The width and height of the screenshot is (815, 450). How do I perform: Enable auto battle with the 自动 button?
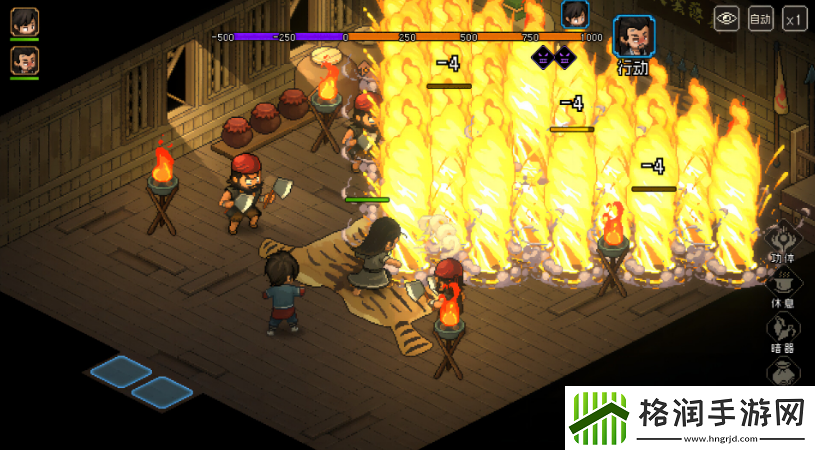pyautogui.click(x=761, y=18)
